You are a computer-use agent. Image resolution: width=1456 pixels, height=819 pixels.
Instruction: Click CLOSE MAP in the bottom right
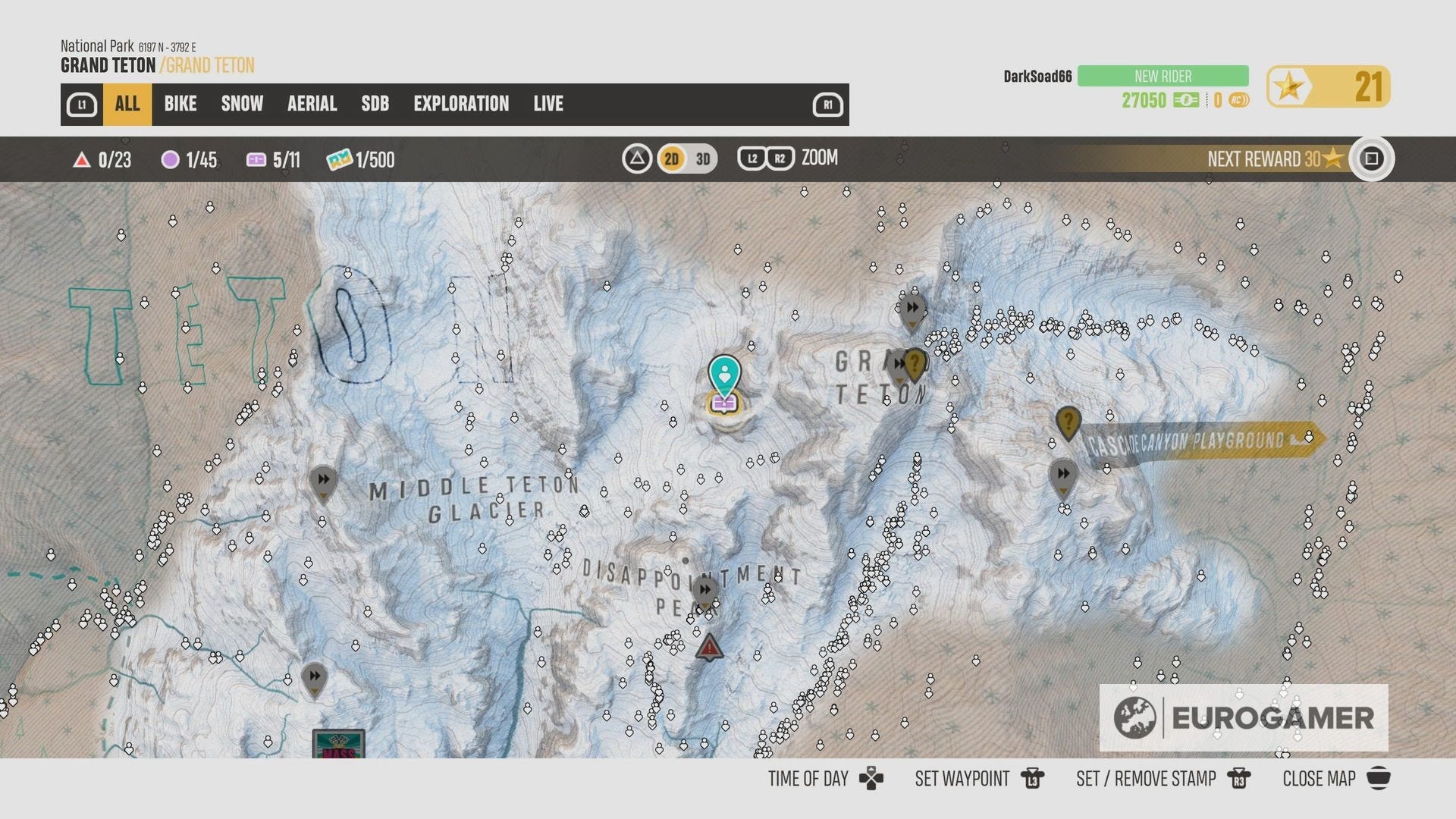coord(1318,778)
